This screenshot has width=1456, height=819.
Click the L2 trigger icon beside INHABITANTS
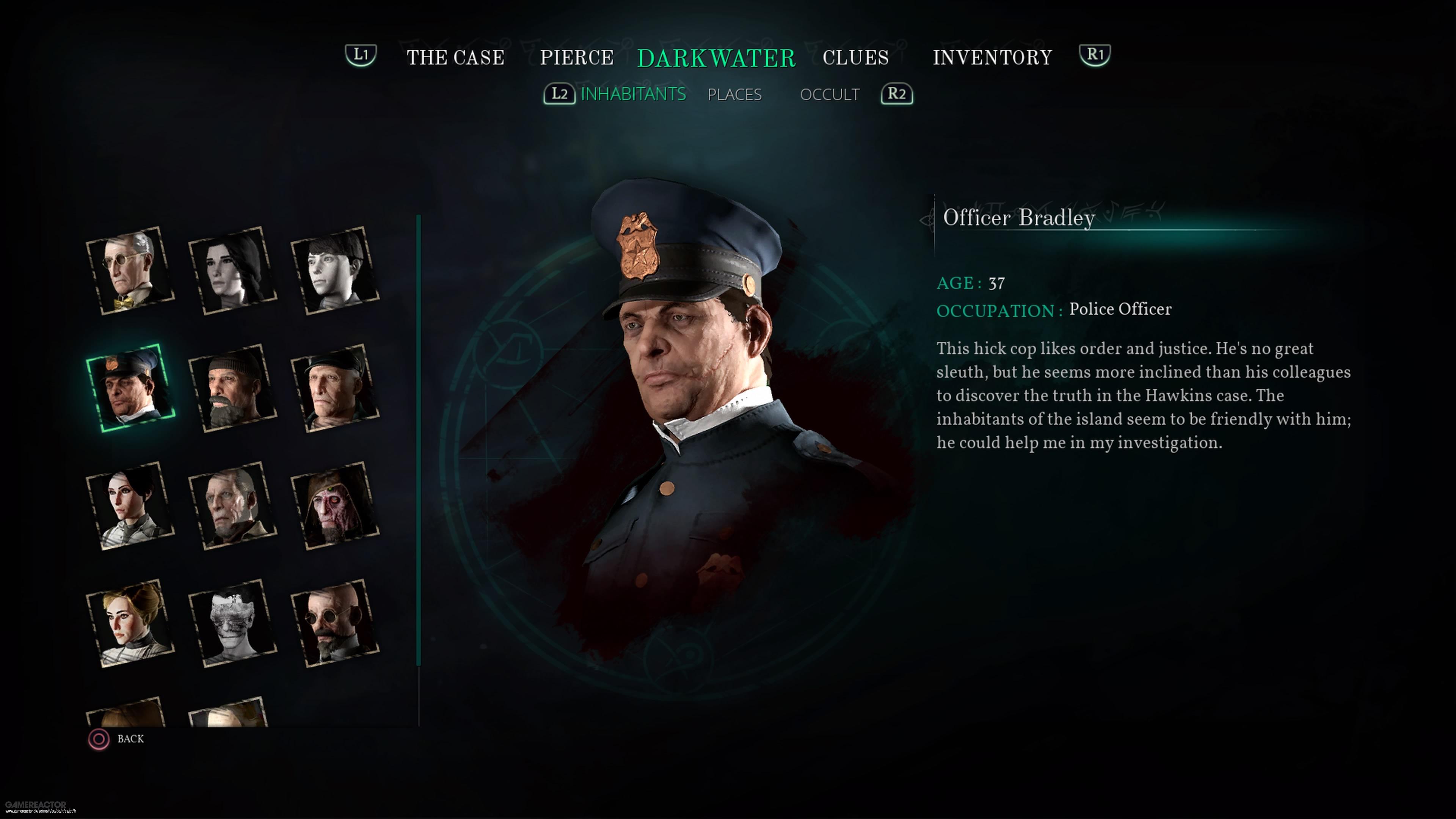[560, 94]
